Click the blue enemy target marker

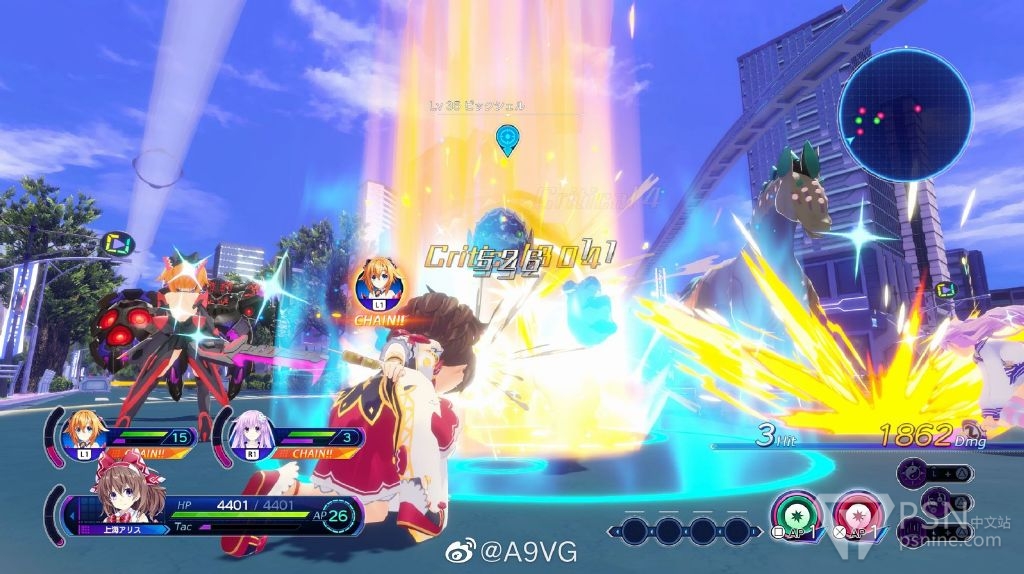508,139
